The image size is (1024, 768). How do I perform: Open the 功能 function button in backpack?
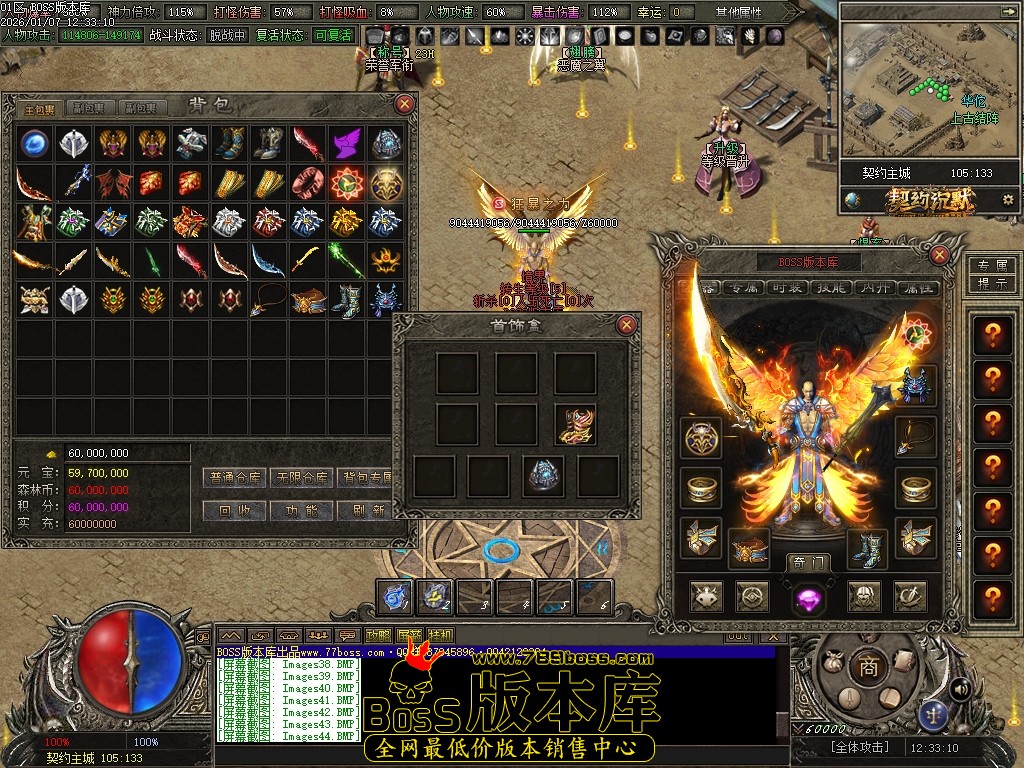coord(302,510)
